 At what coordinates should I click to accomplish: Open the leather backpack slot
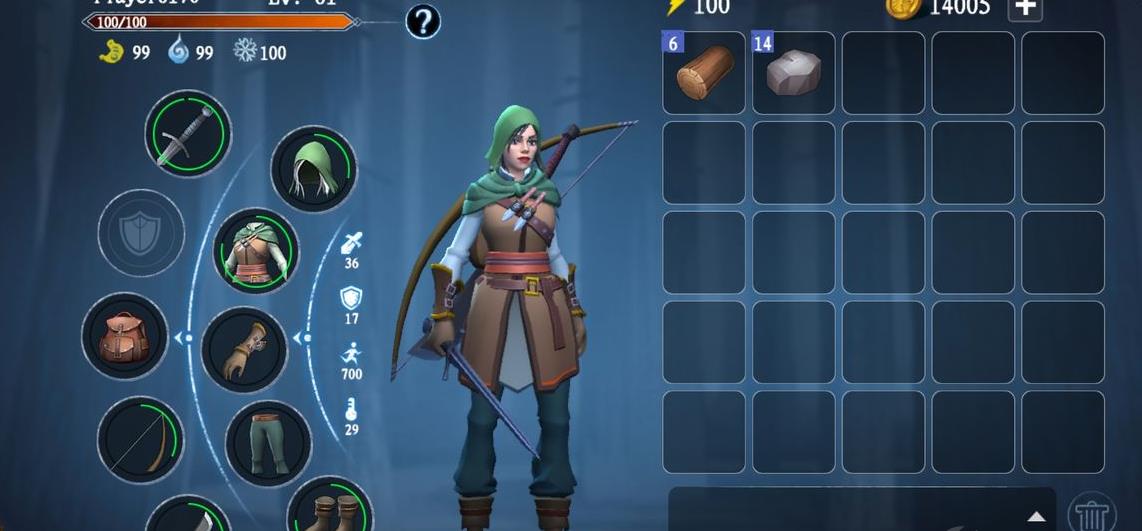point(125,336)
